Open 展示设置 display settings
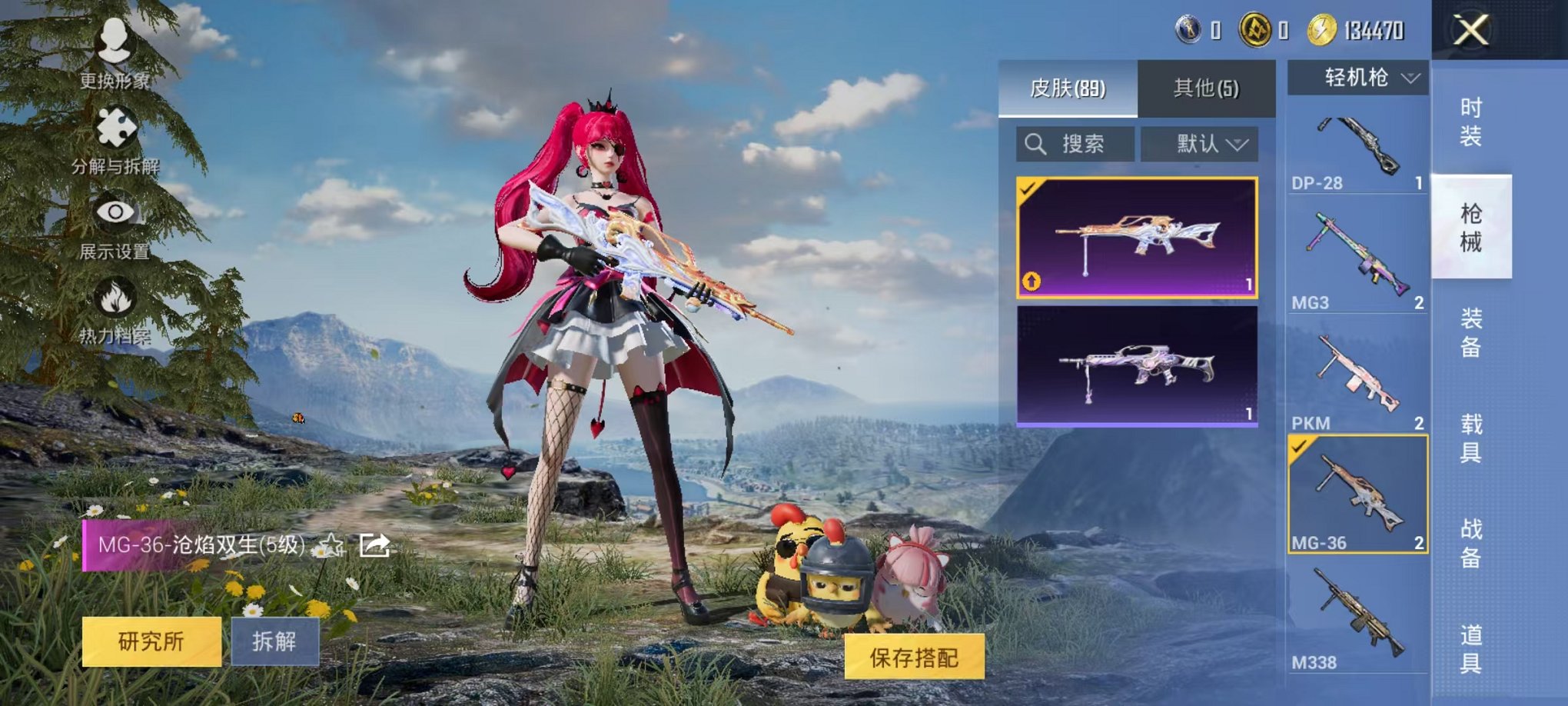This screenshot has width=1568, height=706. click(x=115, y=231)
